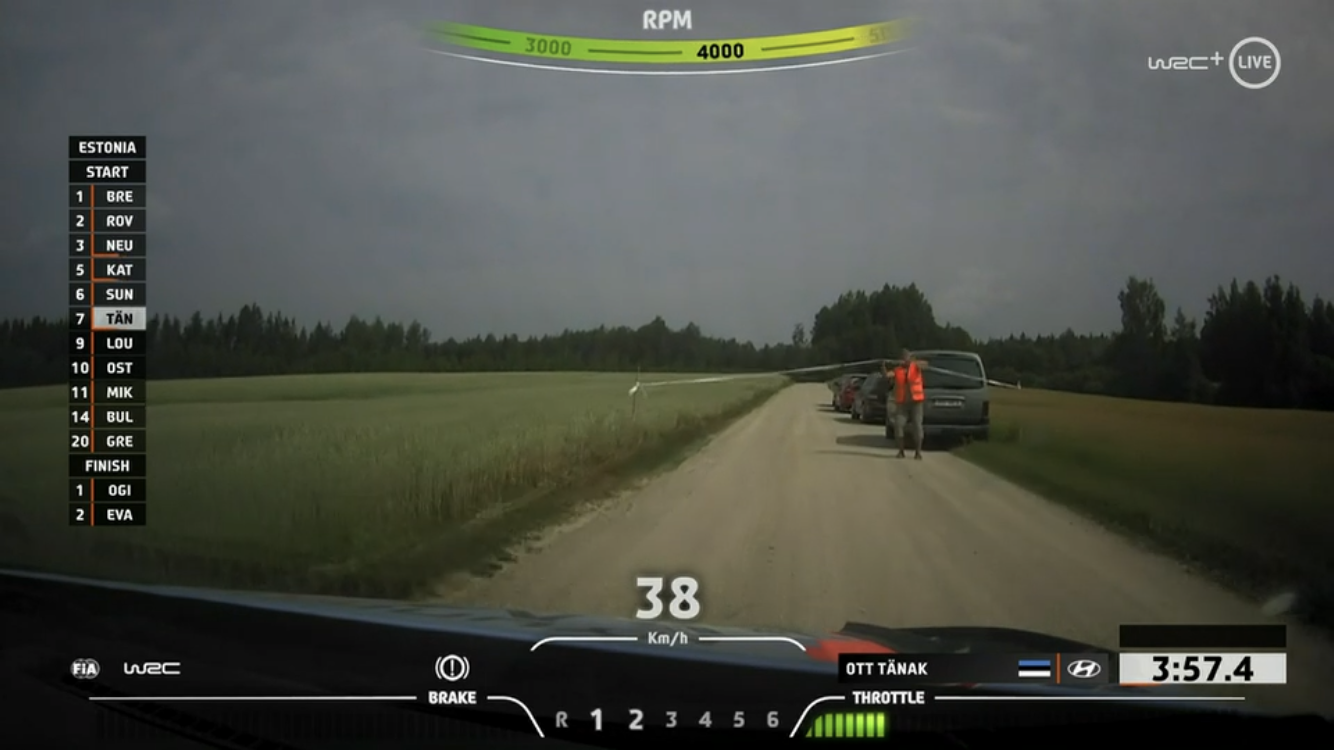This screenshot has width=1334, height=750.
Task: Pick the KAT driver row
Action: (108, 270)
